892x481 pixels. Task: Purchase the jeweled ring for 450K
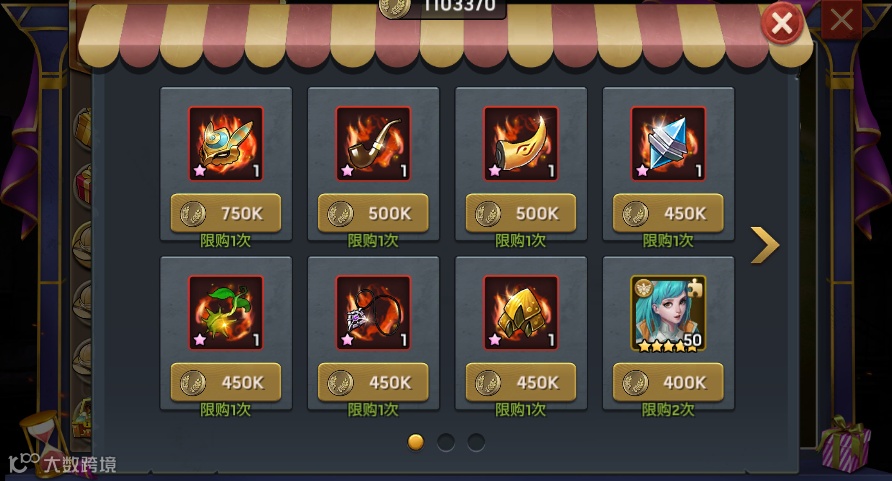[x=373, y=382]
